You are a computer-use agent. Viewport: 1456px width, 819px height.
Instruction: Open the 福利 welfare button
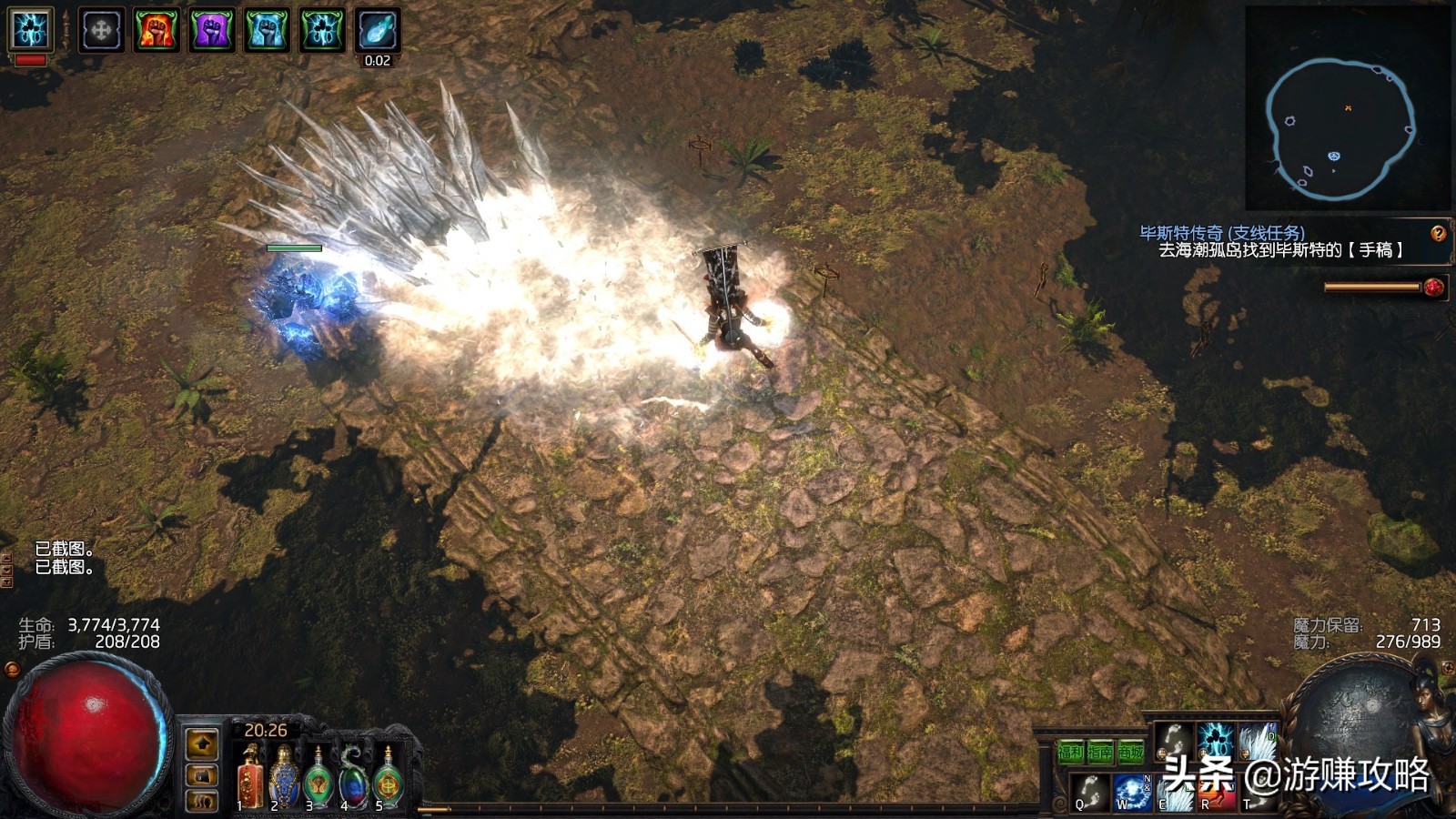click(1070, 752)
